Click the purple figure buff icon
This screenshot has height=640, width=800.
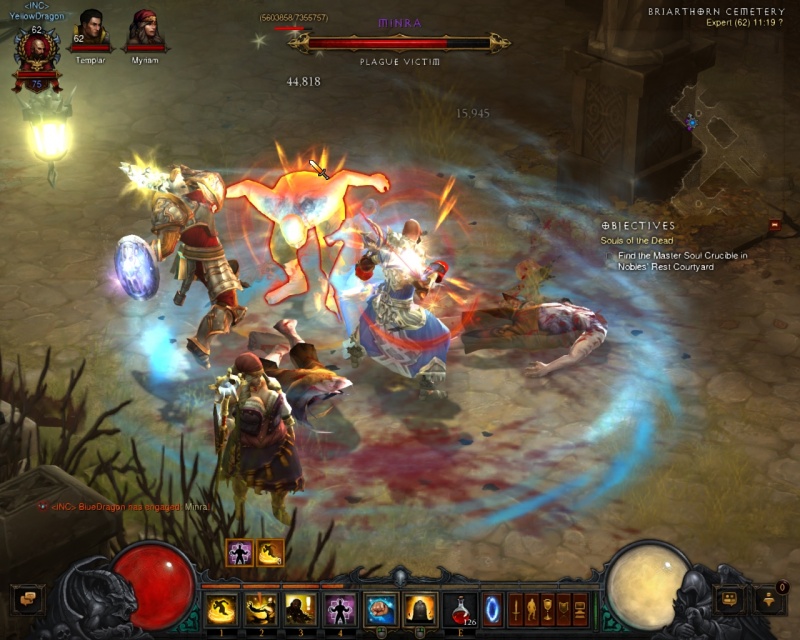point(239,553)
